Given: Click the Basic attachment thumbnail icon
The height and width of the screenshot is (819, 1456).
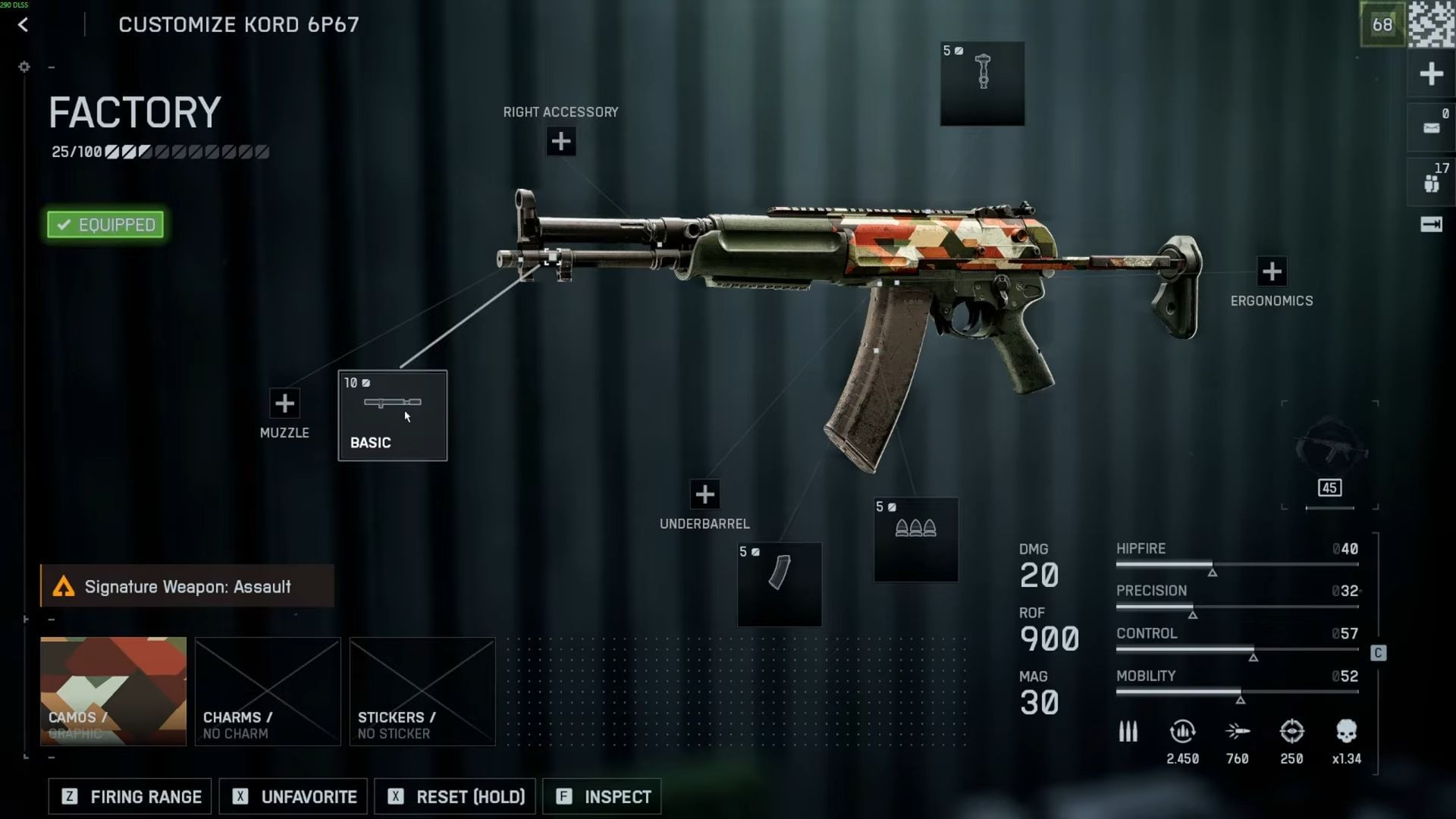Looking at the screenshot, I should 392,404.
